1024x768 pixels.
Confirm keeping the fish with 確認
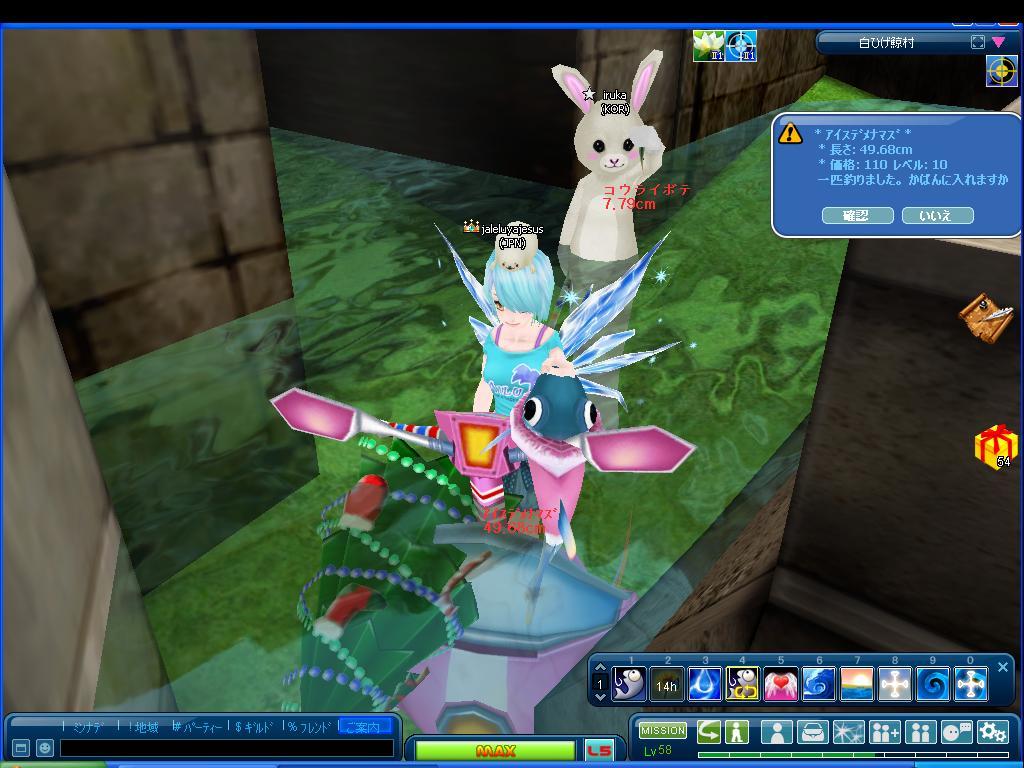[855, 215]
